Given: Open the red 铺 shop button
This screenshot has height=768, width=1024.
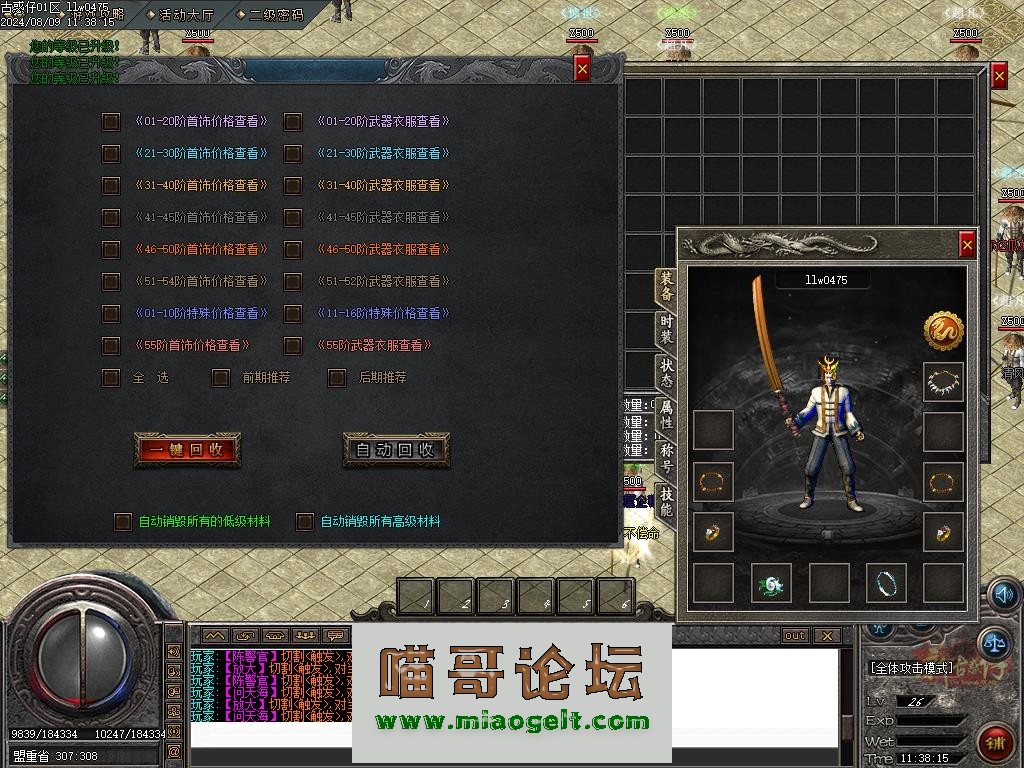Looking at the screenshot, I should (x=995, y=743).
